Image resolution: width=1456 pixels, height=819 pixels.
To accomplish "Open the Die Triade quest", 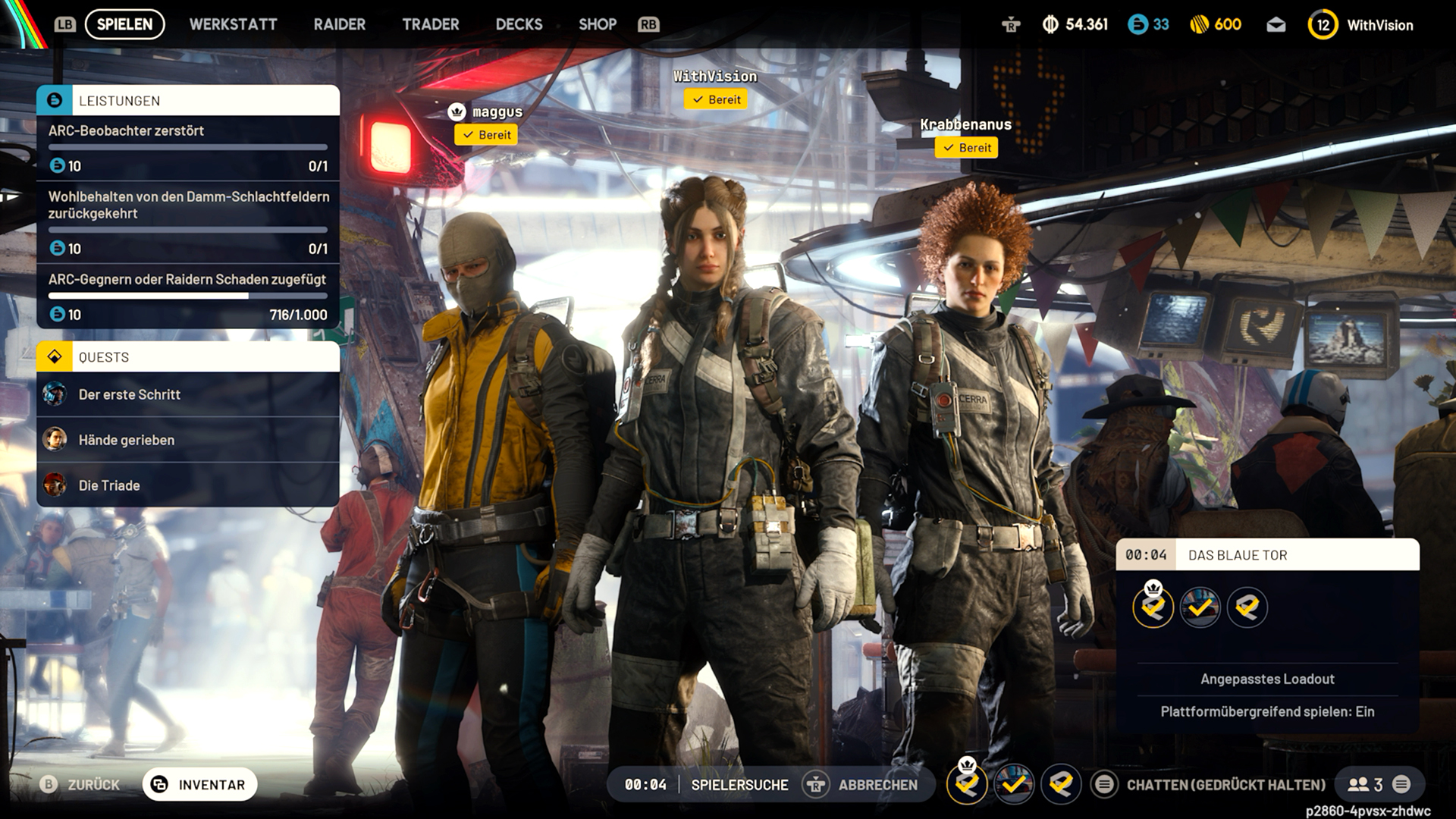I will pyautogui.click(x=187, y=485).
